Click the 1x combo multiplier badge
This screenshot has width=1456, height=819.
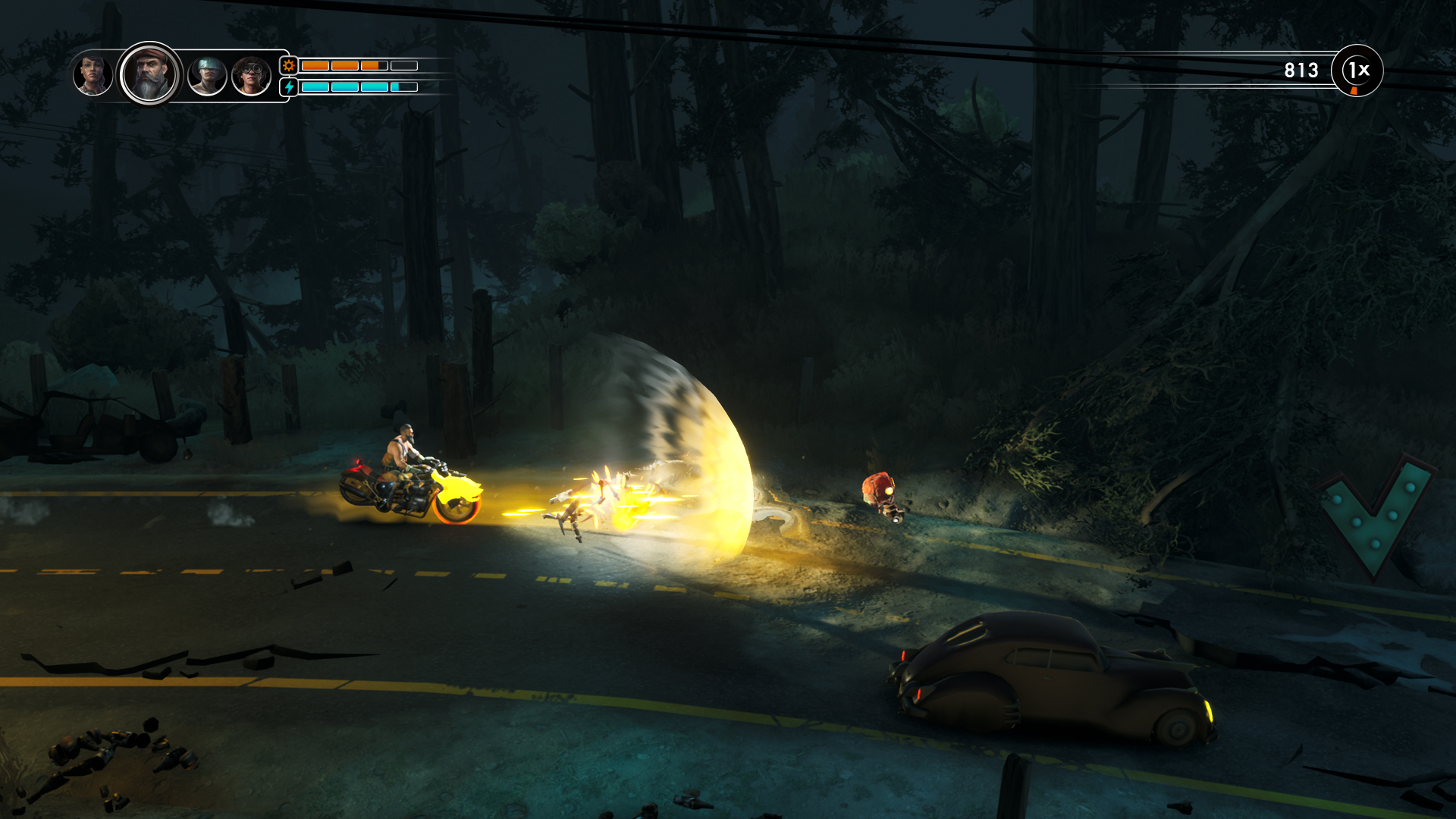pos(1358,71)
